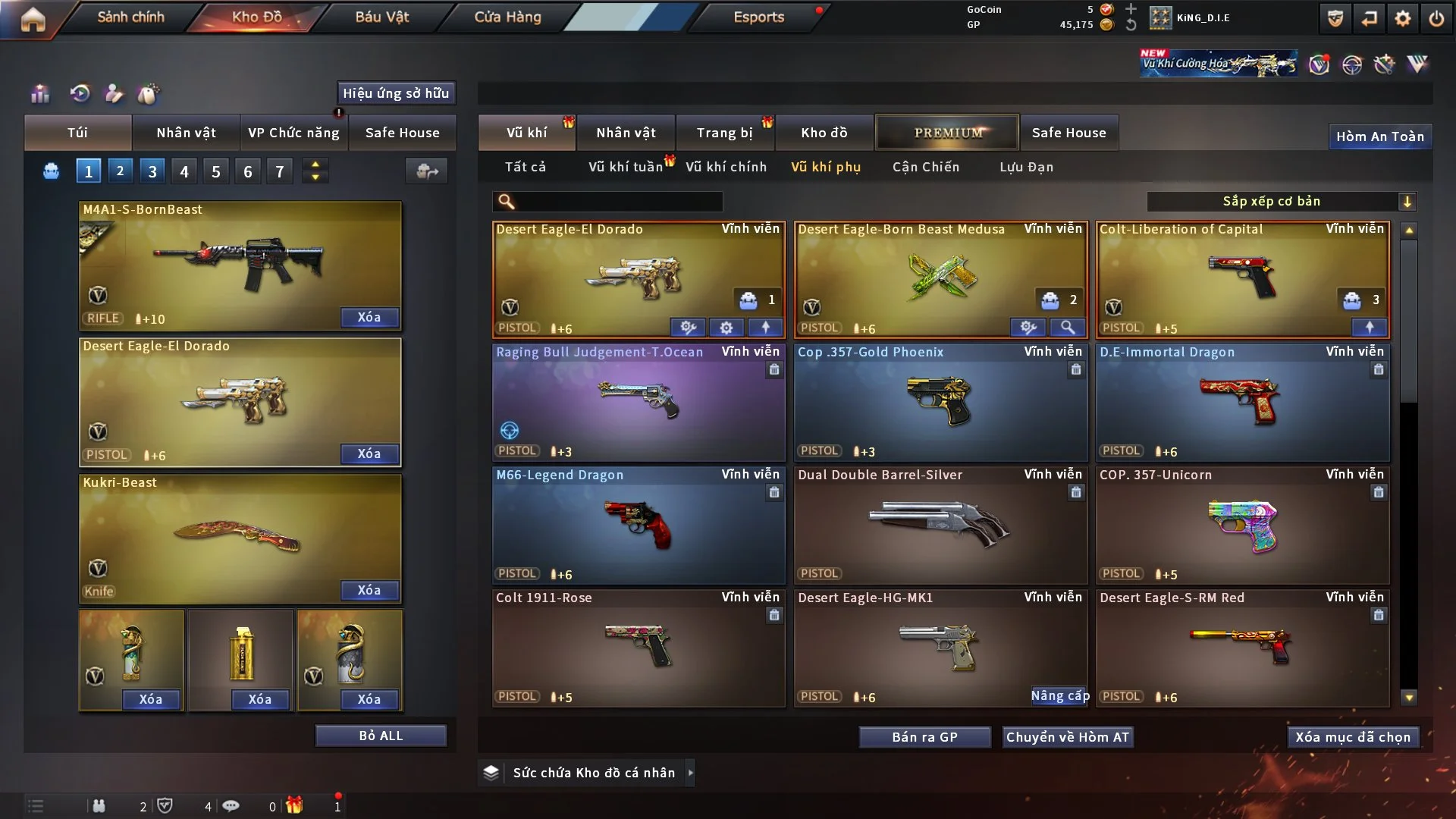Select the Nhân vật tab beside Túi

pos(186,133)
